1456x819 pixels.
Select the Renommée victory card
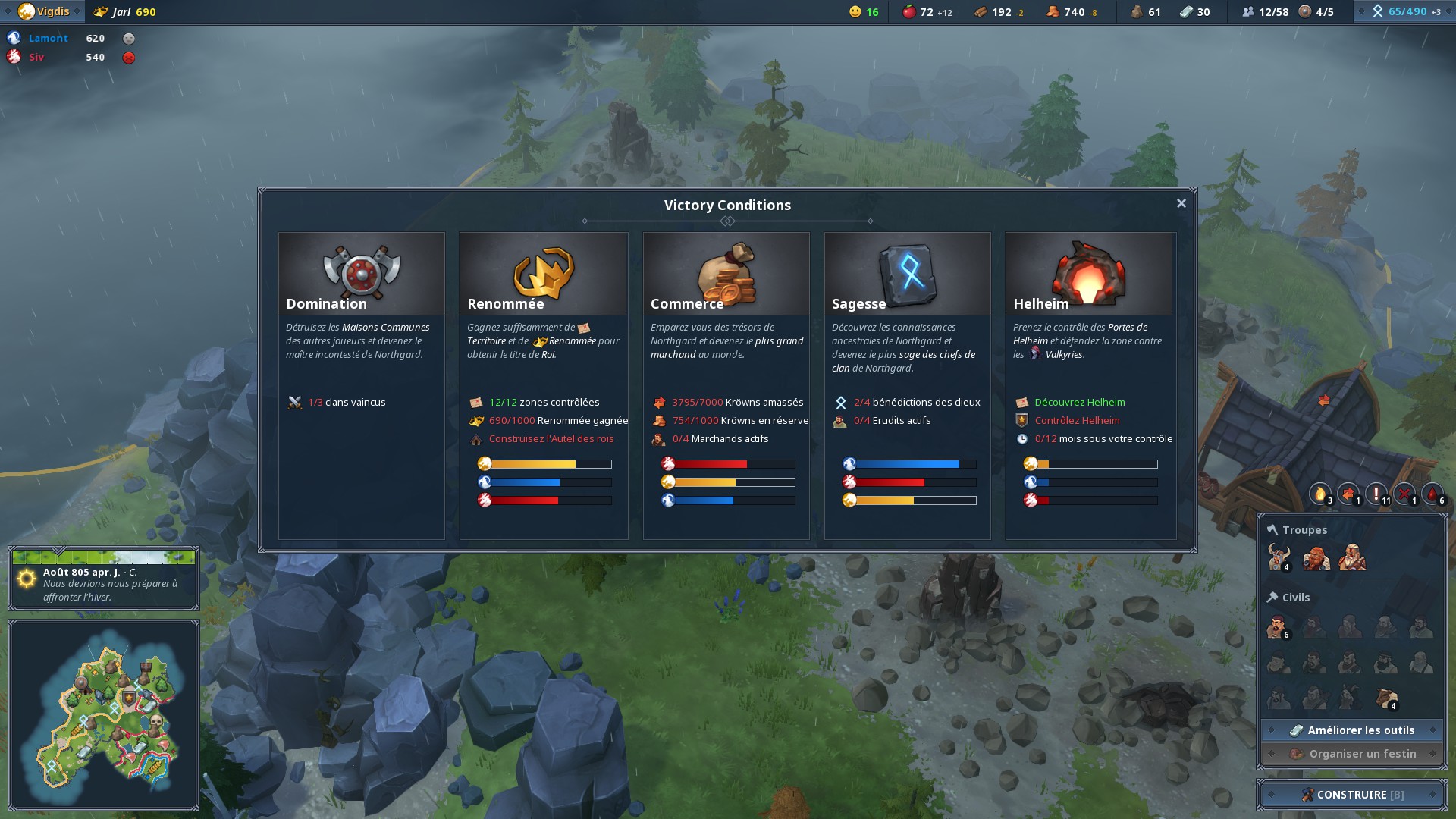(x=543, y=274)
